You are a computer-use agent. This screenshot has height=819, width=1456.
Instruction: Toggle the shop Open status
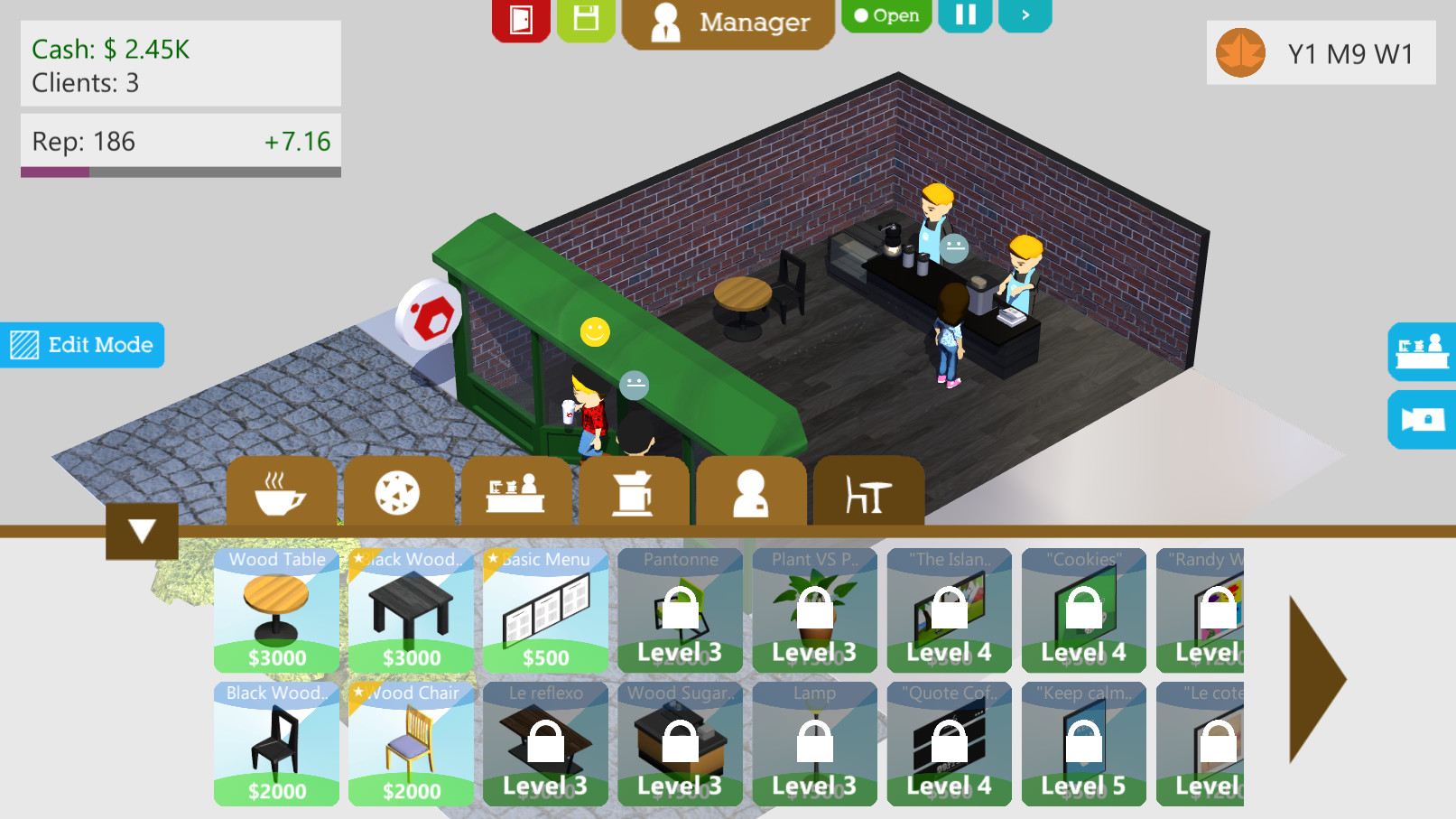click(886, 14)
